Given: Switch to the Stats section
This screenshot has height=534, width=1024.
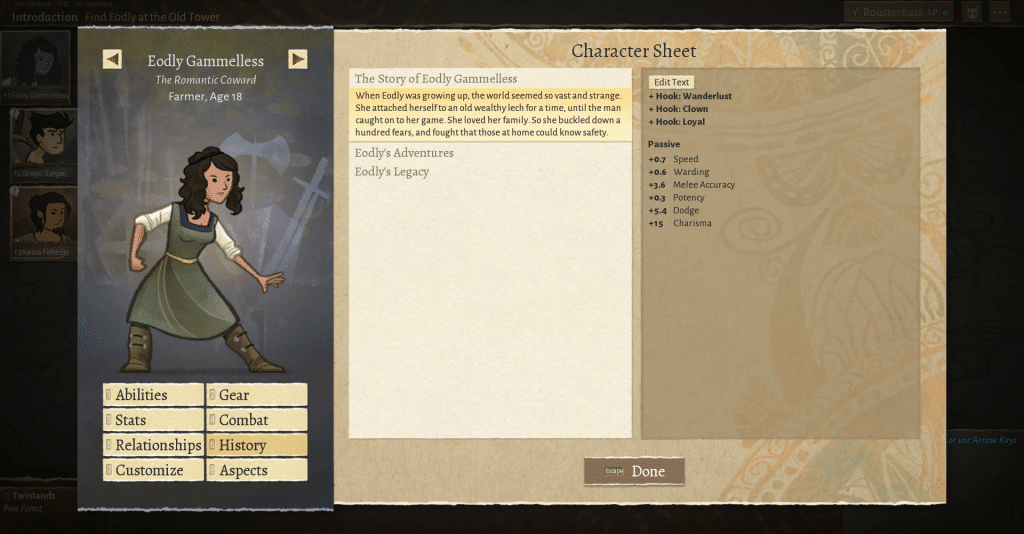Looking at the screenshot, I should pos(153,420).
